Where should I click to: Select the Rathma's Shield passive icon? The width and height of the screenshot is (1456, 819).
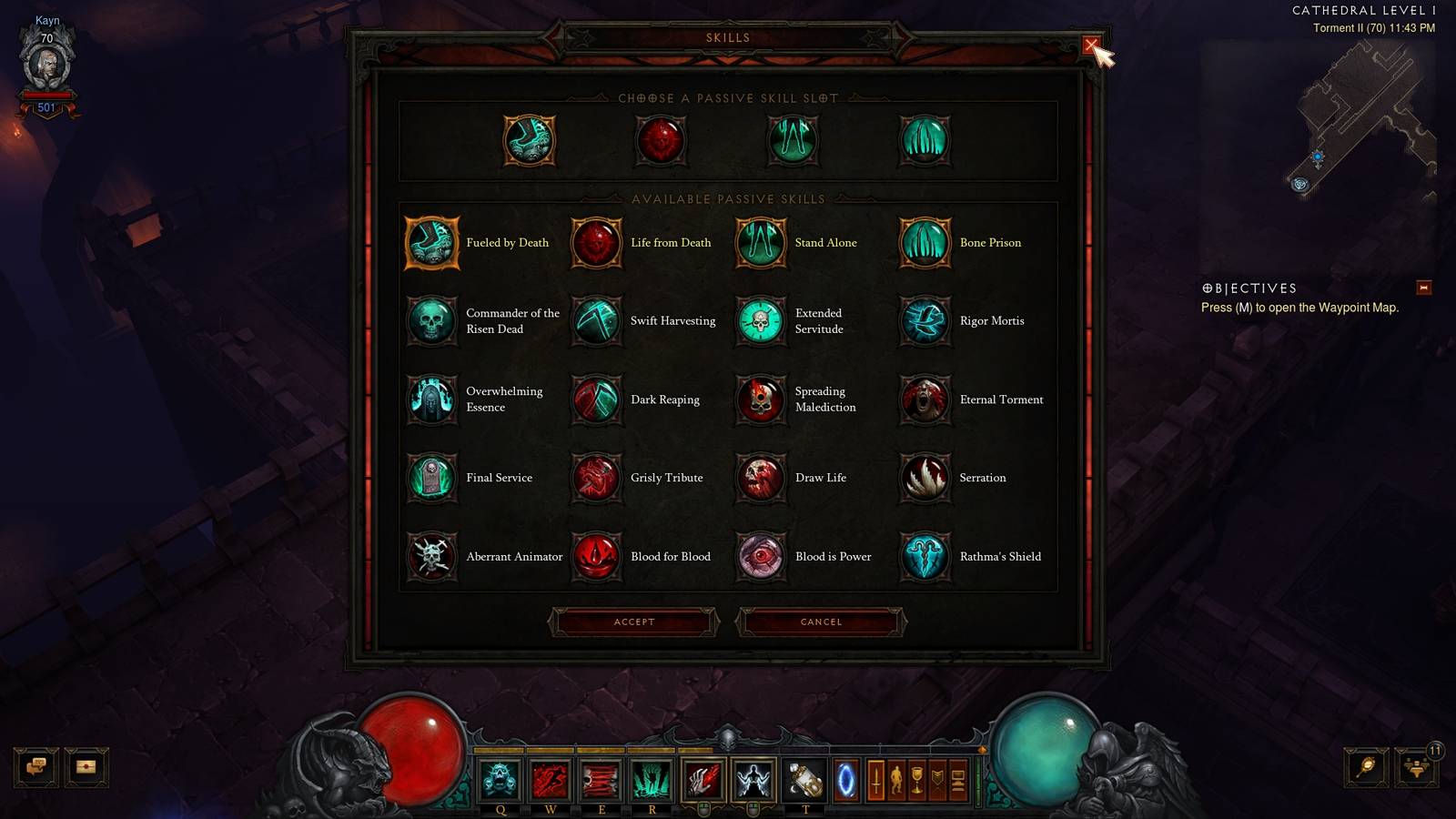click(925, 557)
